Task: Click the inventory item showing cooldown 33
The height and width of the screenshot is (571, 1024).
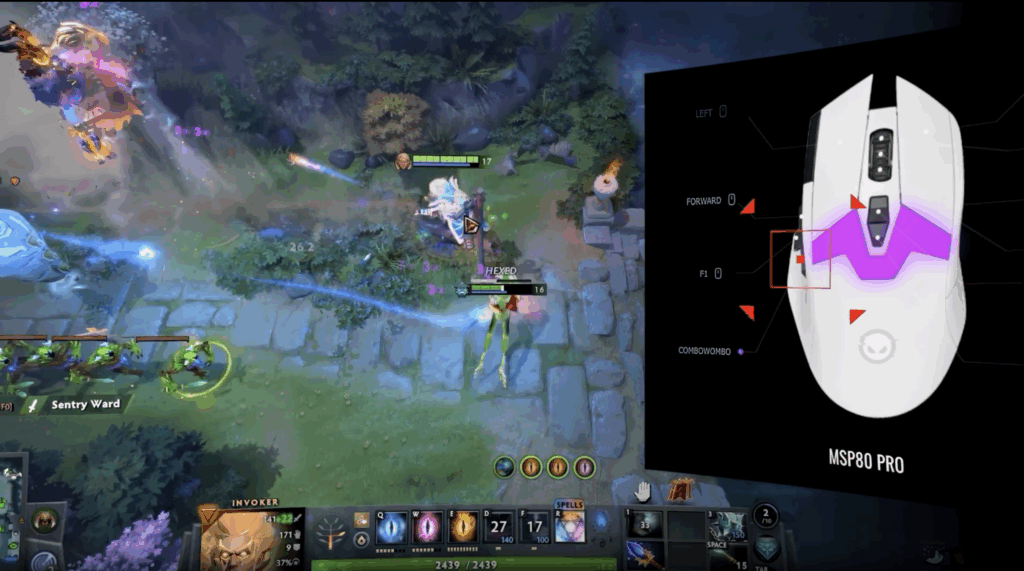Action: click(643, 527)
